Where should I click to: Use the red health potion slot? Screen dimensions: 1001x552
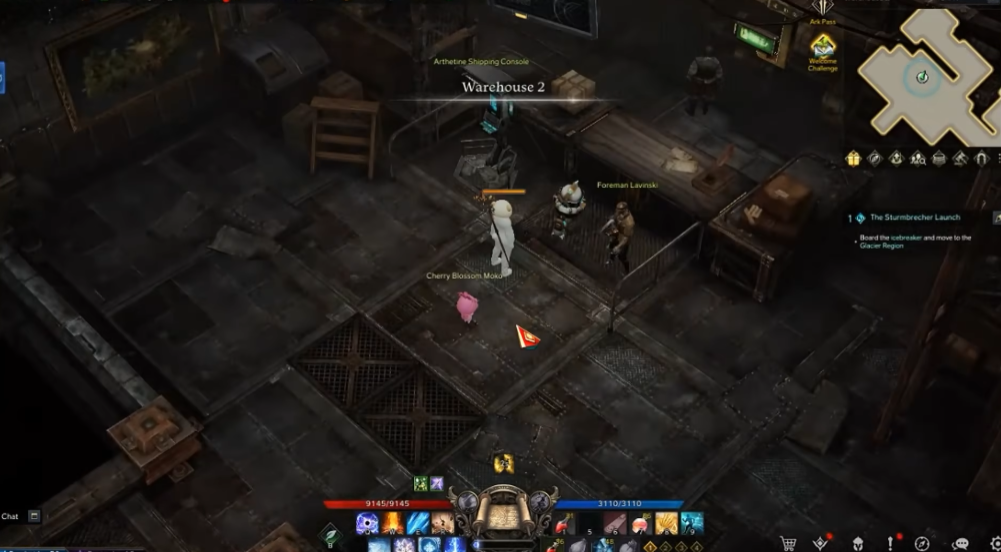[x=564, y=523]
